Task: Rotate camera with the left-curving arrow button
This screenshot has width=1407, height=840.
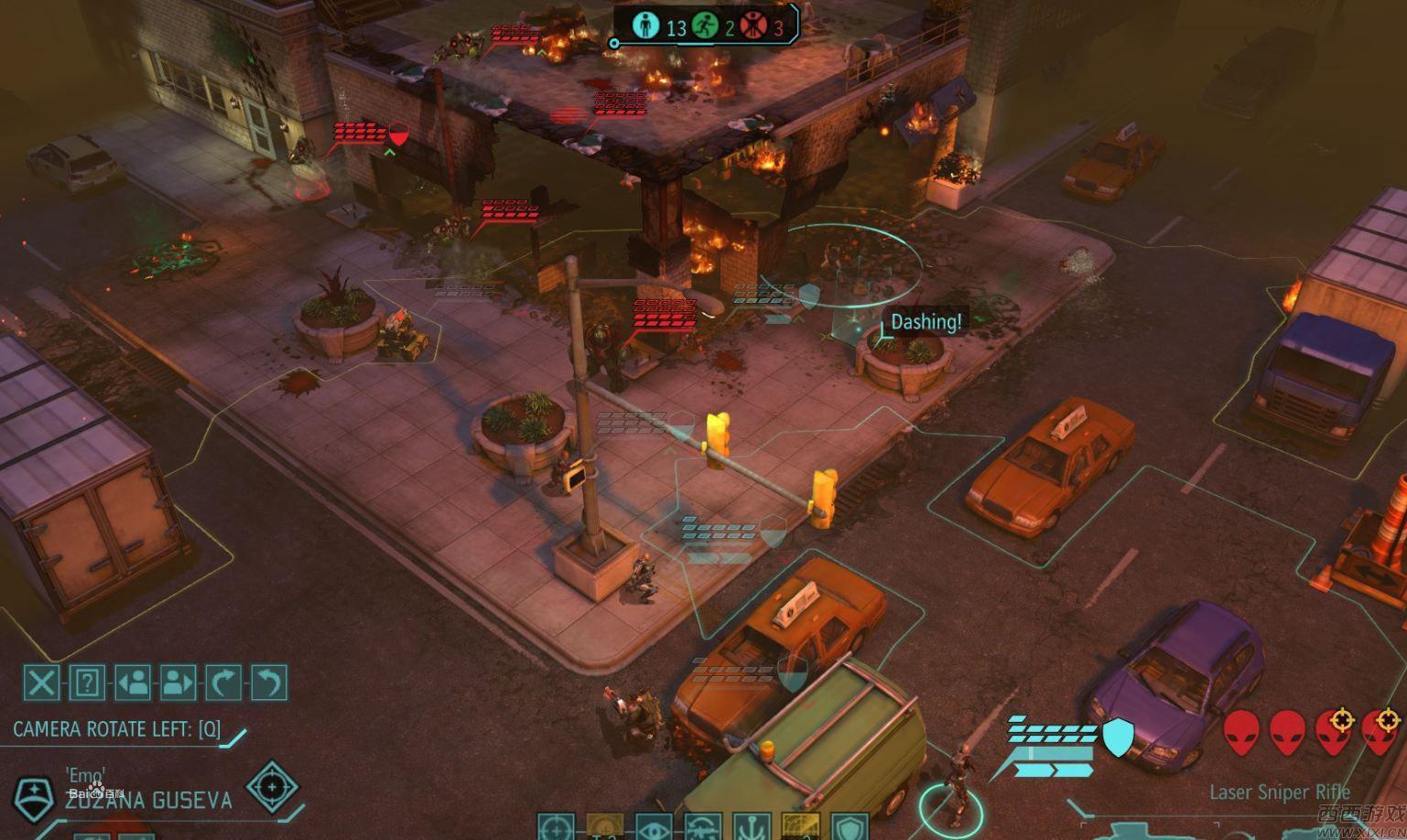Action: point(269,683)
